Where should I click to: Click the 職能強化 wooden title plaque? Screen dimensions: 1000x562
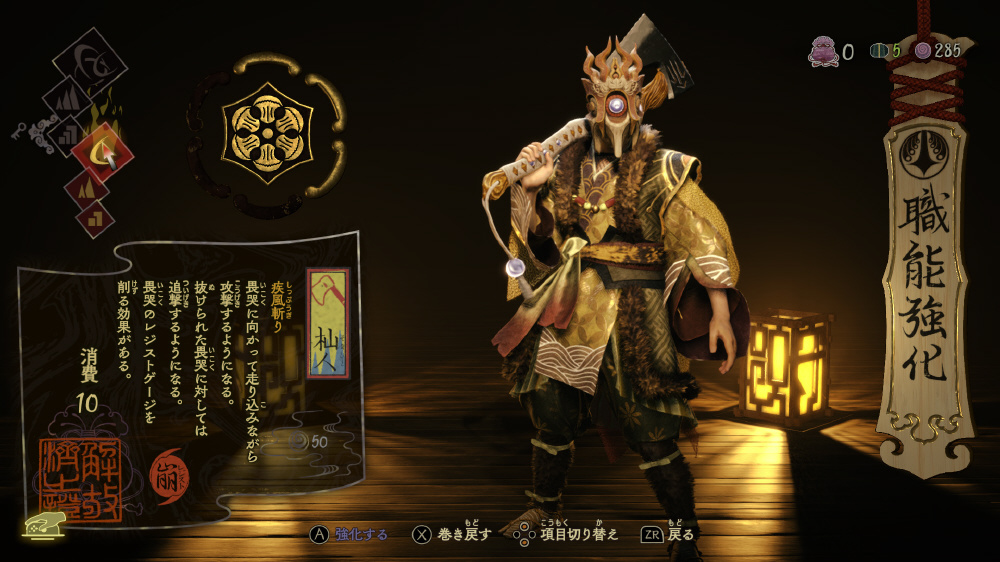pyautogui.click(x=925, y=292)
